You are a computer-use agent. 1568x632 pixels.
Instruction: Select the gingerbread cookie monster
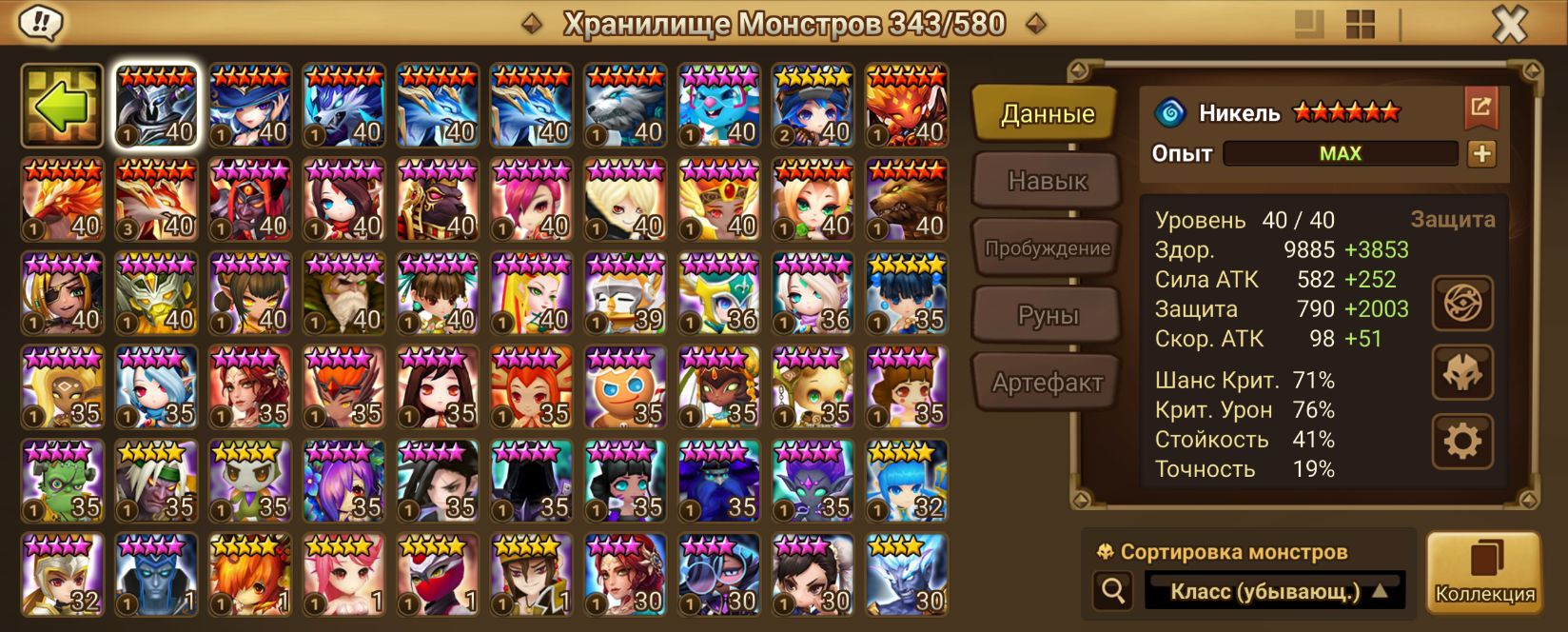[625, 387]
